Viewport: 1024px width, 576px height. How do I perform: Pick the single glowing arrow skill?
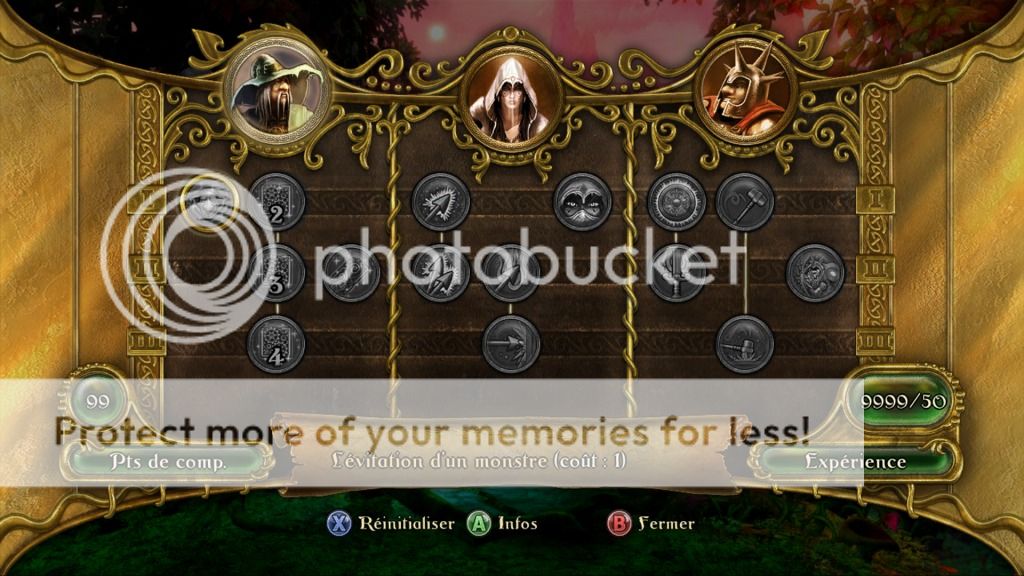[x=441, y=201]
